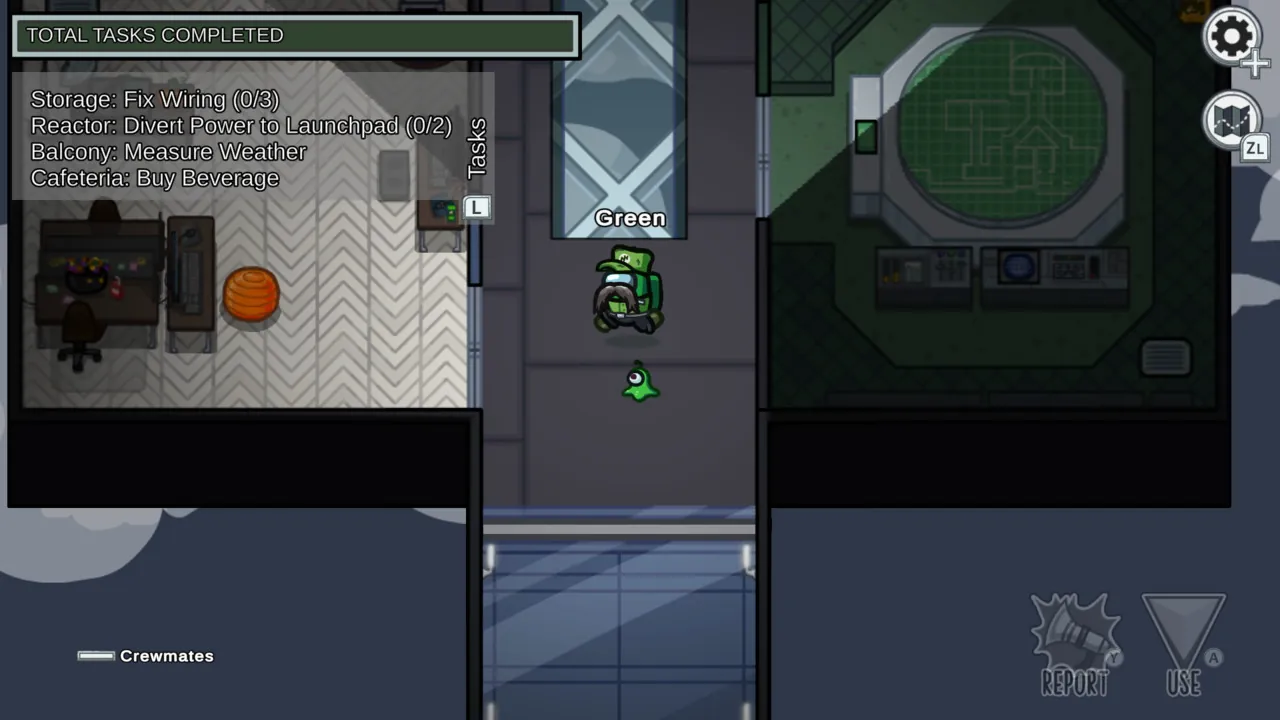Select the Balcony: Measure Weather task

click(168, 152)
